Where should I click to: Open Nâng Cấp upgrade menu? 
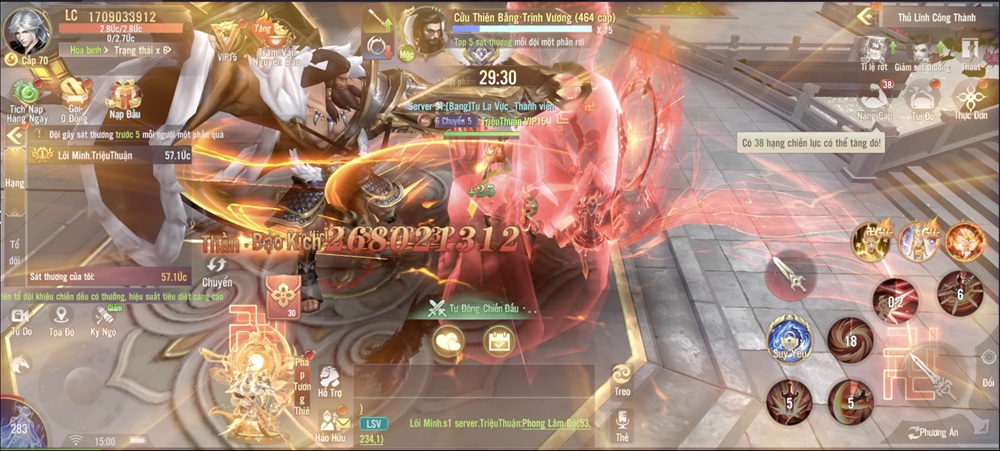click(875, 101)
